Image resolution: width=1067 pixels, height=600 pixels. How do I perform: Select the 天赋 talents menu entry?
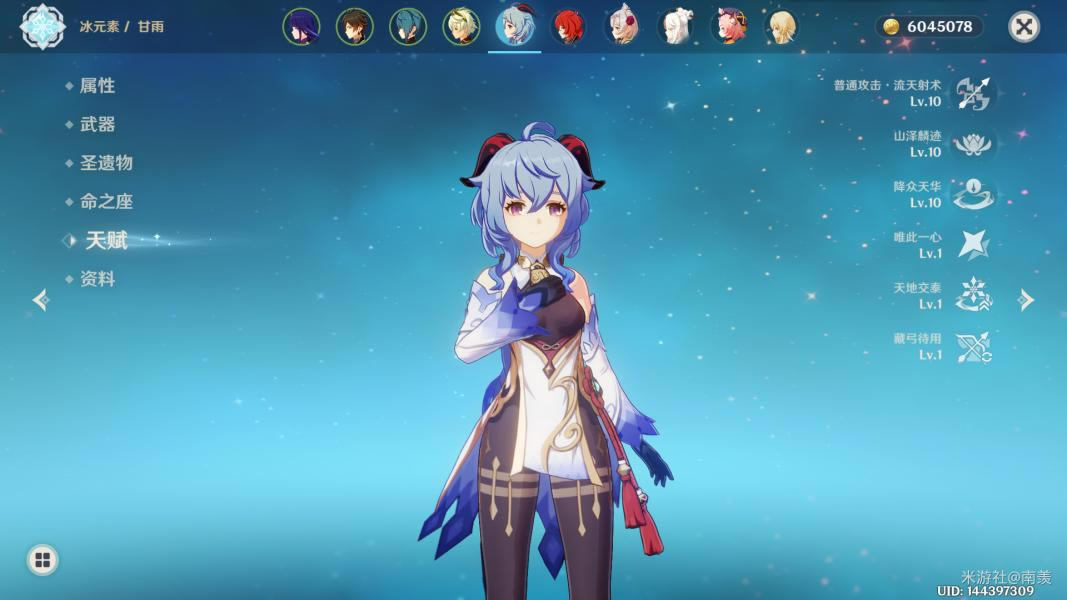coord(105,240)
